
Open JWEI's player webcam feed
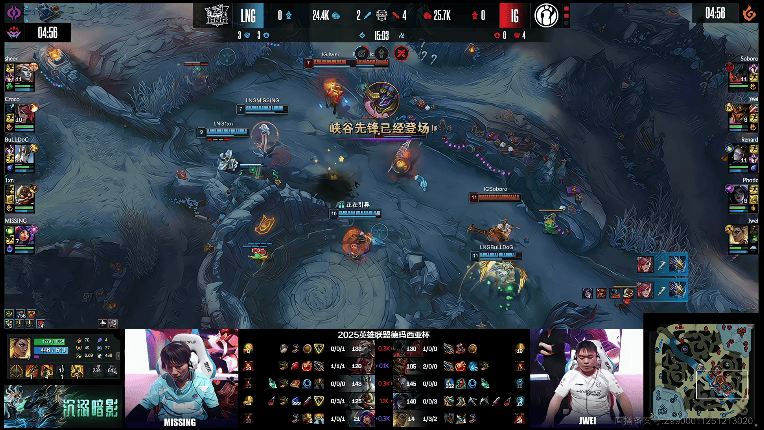click(x=587, y=375)
